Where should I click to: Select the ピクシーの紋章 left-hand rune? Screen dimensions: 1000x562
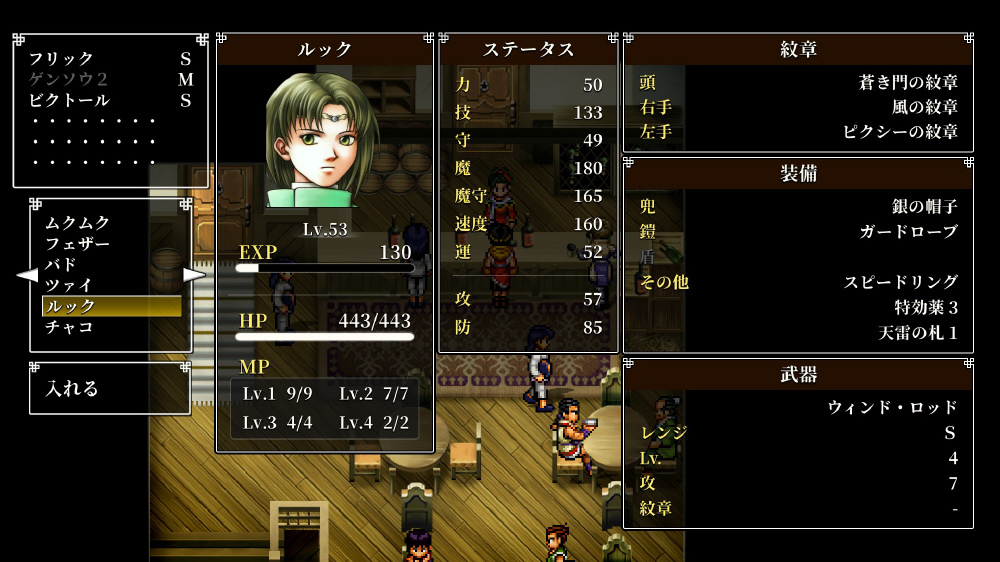900,131
